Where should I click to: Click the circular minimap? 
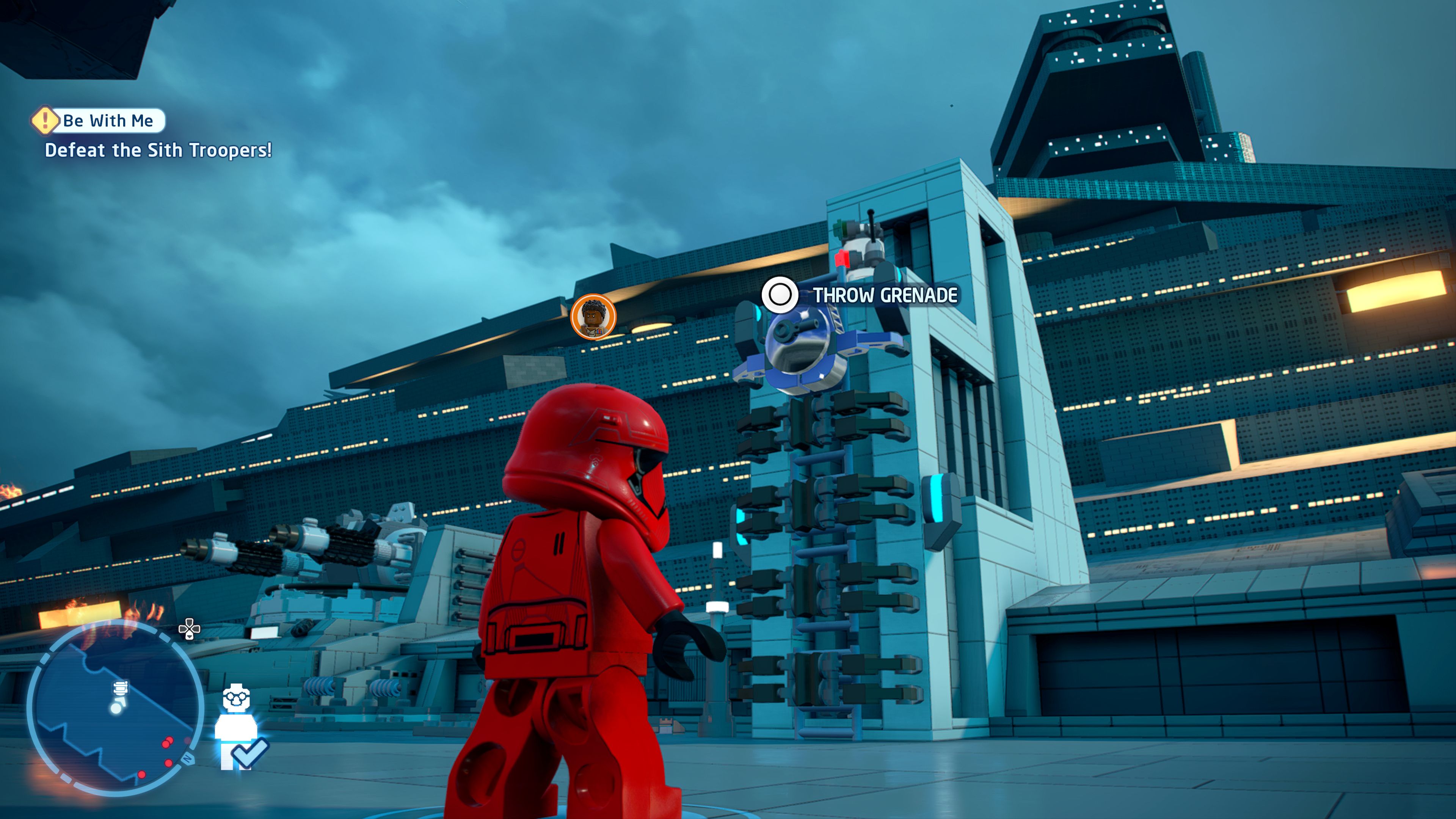pos(115,709)
